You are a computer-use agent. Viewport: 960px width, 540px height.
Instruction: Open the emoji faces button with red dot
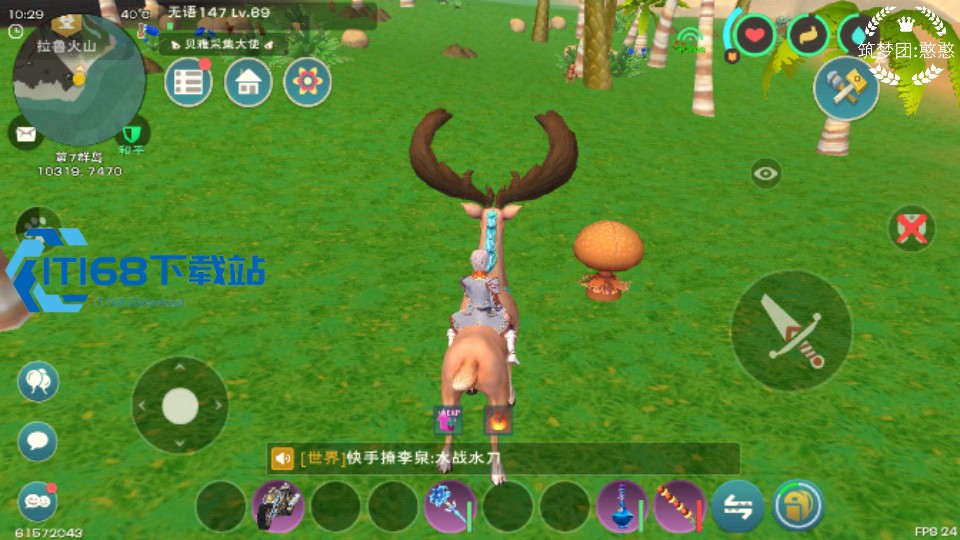pos(38,501)
